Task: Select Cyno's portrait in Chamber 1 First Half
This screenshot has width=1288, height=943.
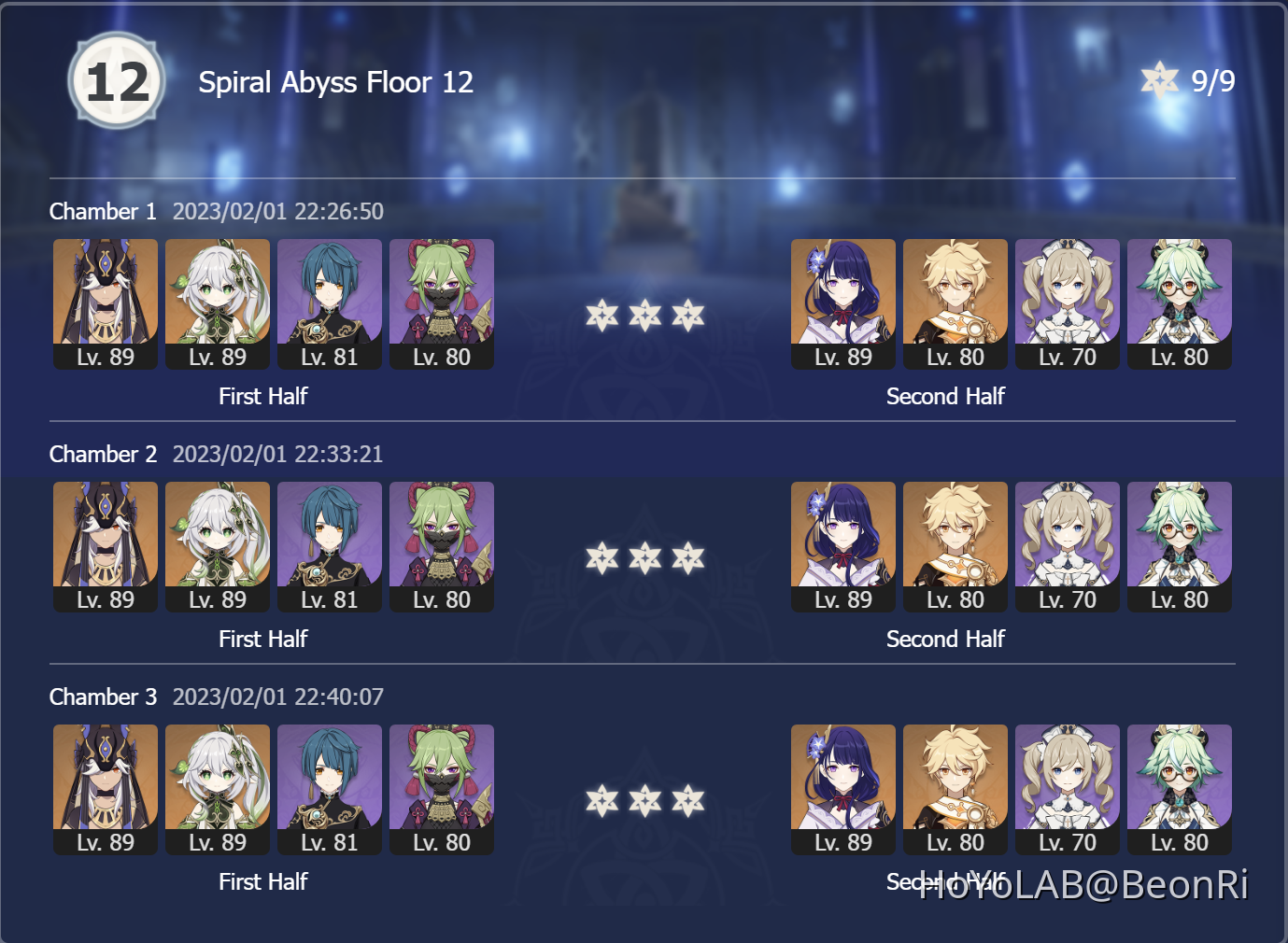Action: [x=105, y=303]
